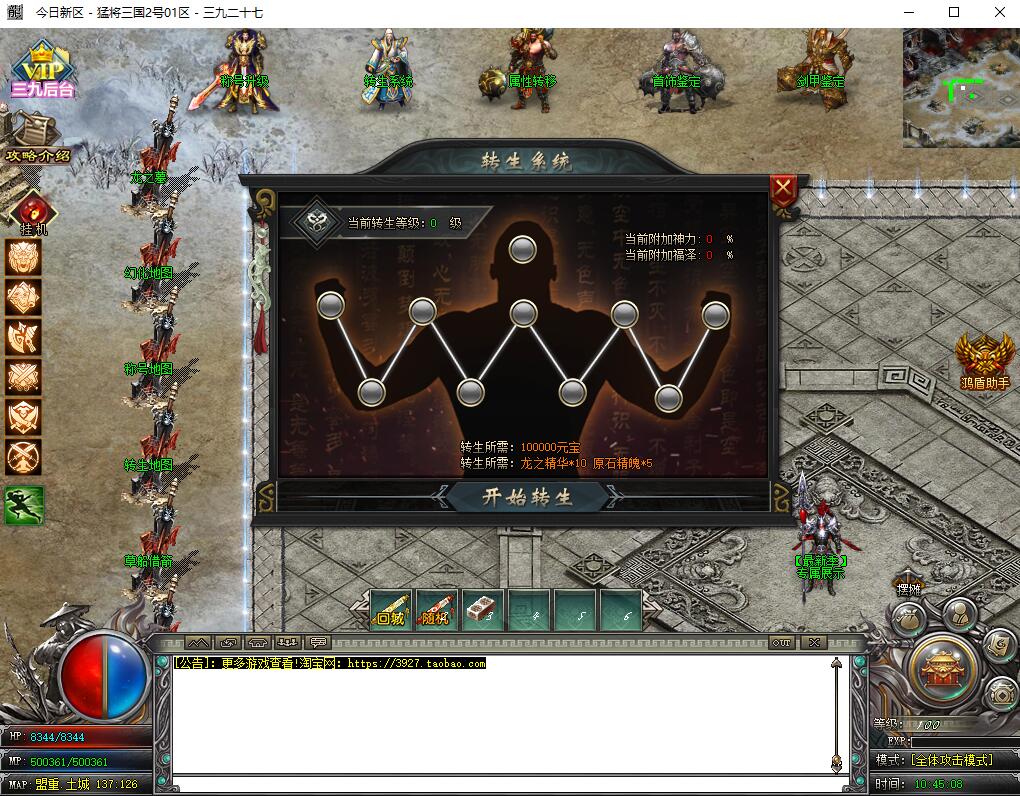Maximize the game window

click(x=953, y=13)
